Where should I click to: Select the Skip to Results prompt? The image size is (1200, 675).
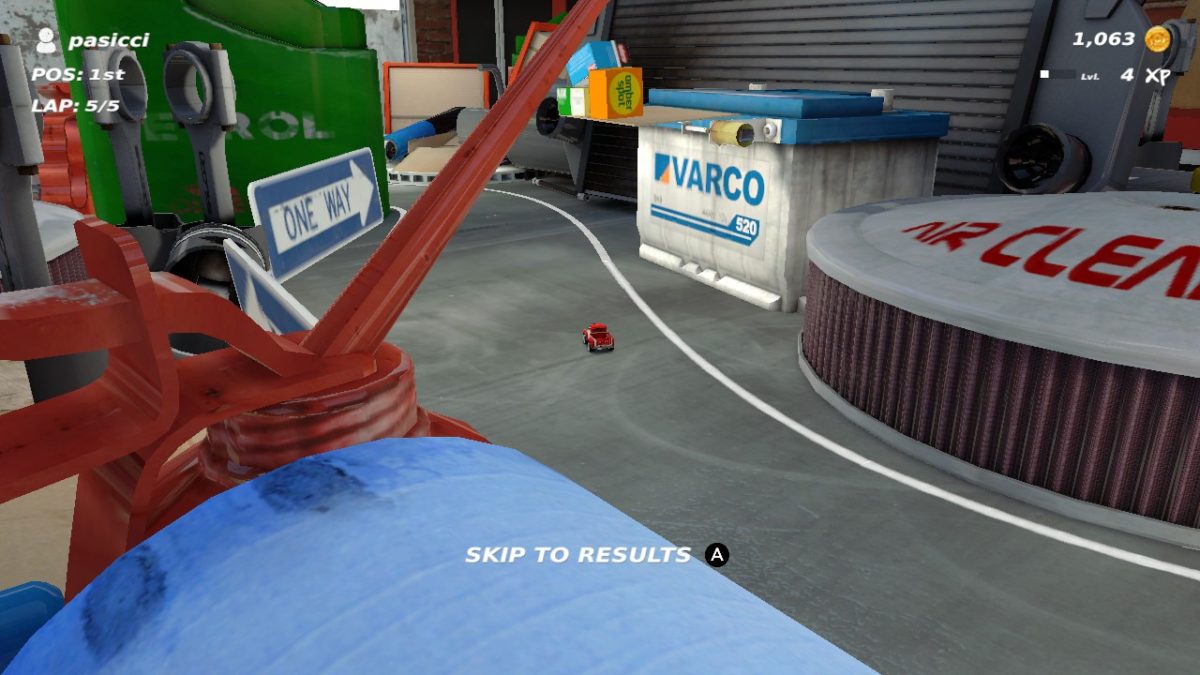pos(596,555)
